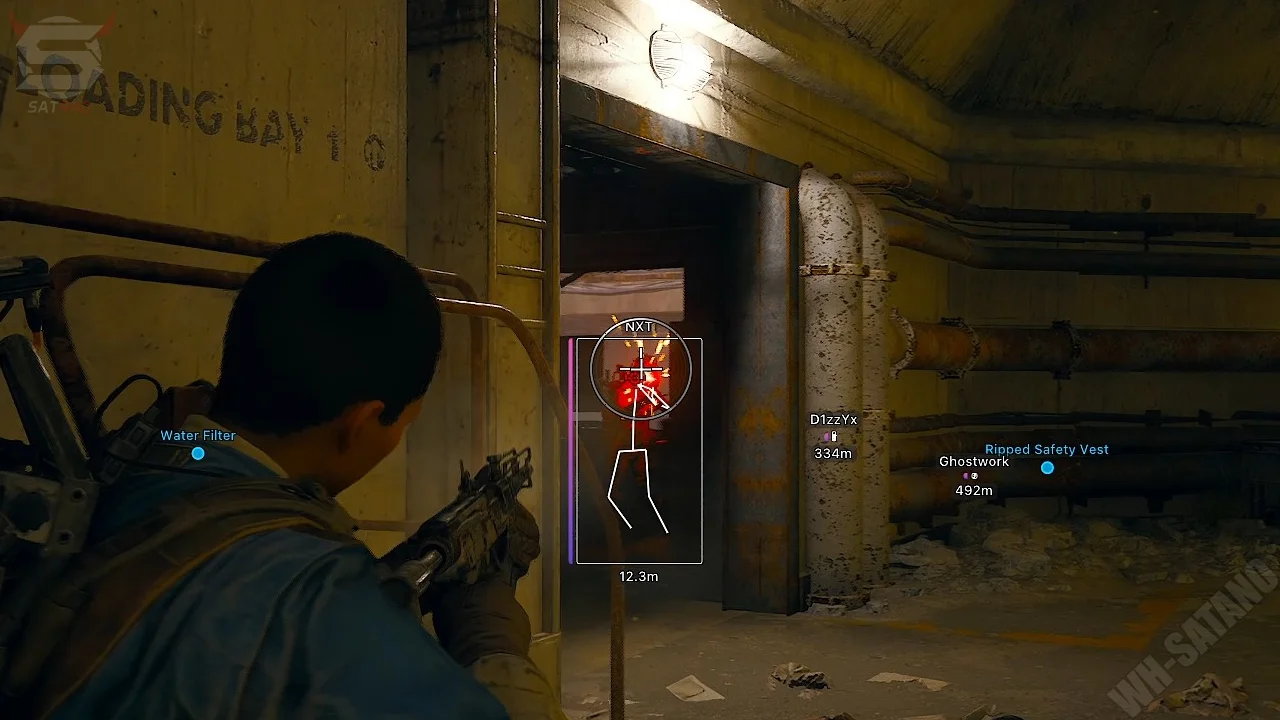
Task: Select the NXT target name tag
Action: click(x=638, y=327)
